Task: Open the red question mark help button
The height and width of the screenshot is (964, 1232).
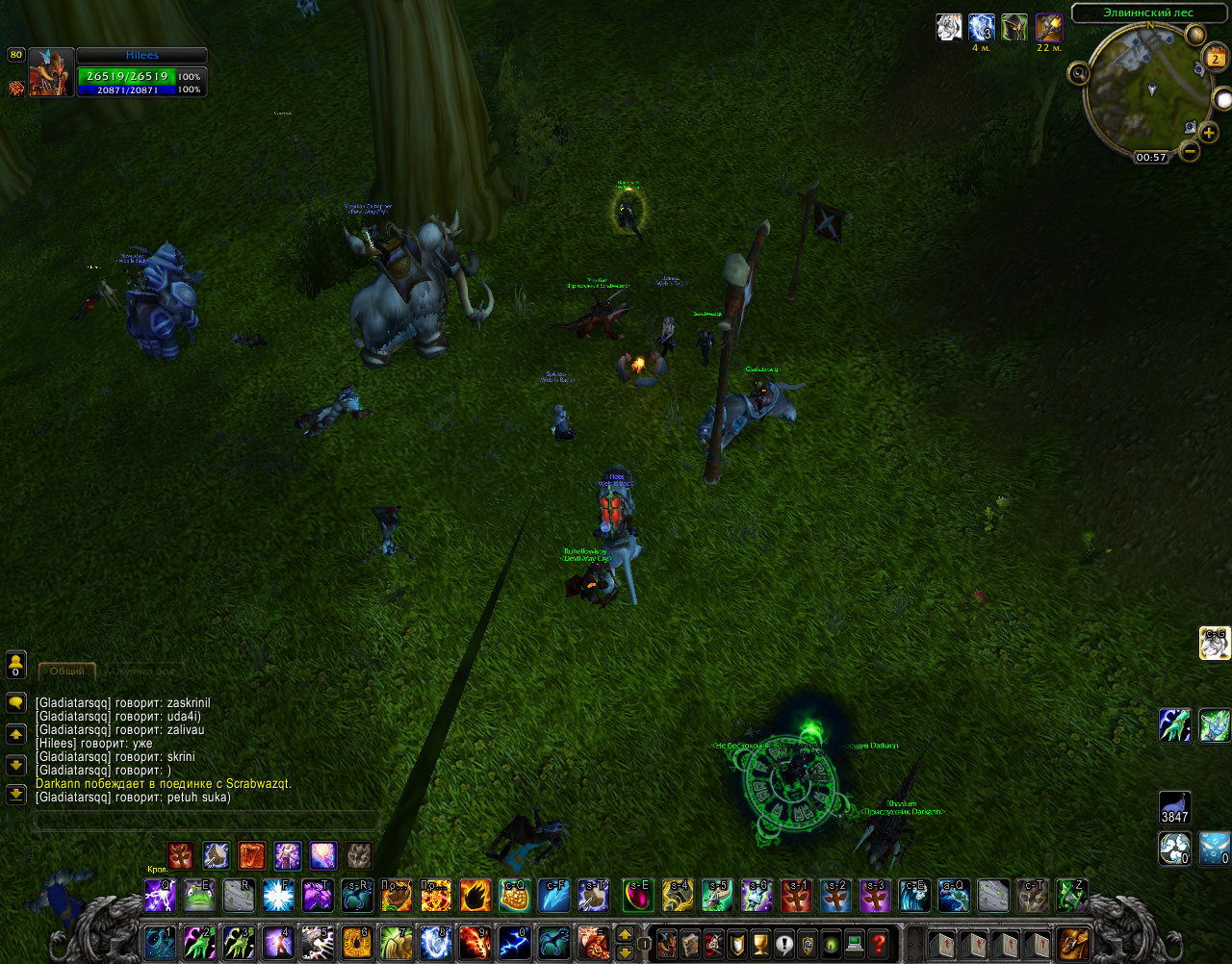Action: click(x=878, y=943)
